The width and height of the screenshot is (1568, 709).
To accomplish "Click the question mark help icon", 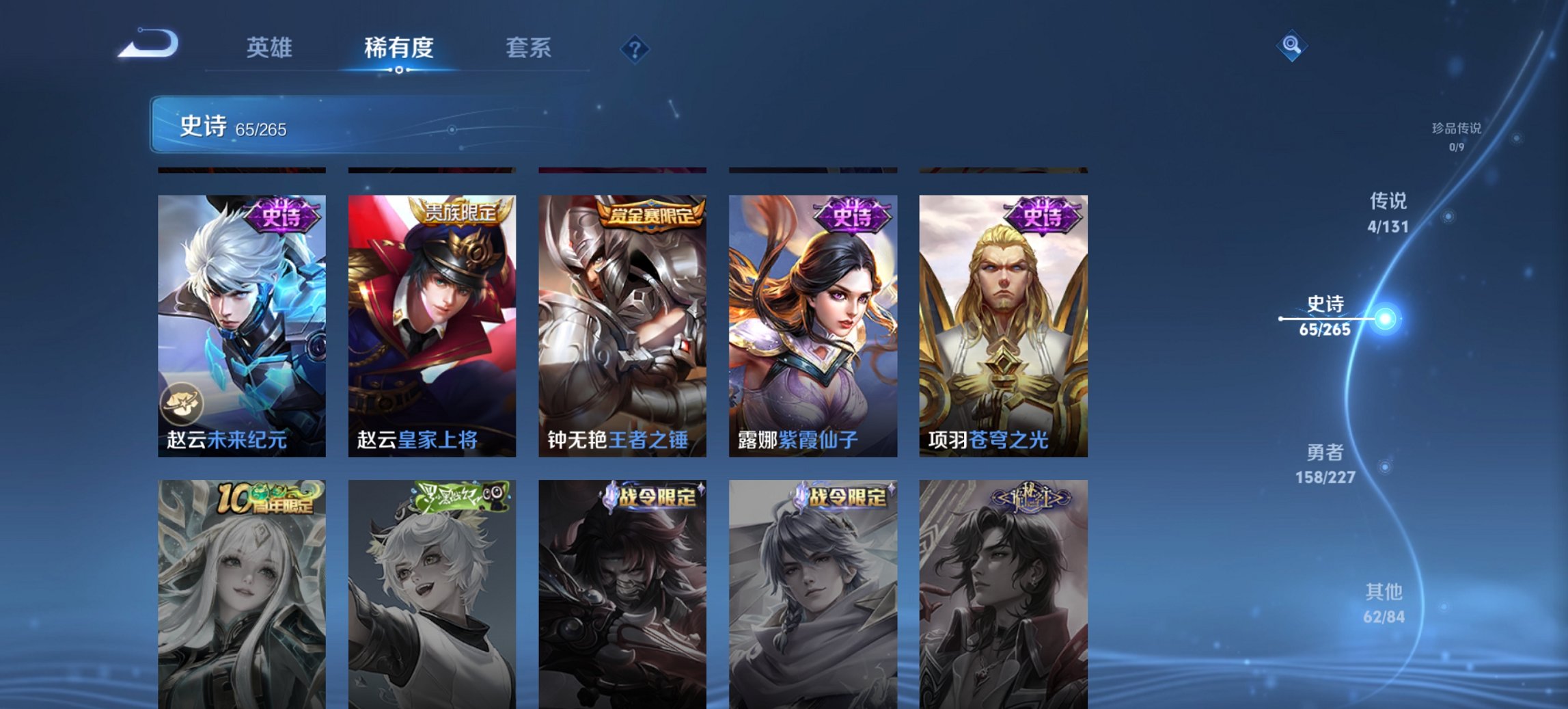I will pyautogui.click(x=633, y=48).
